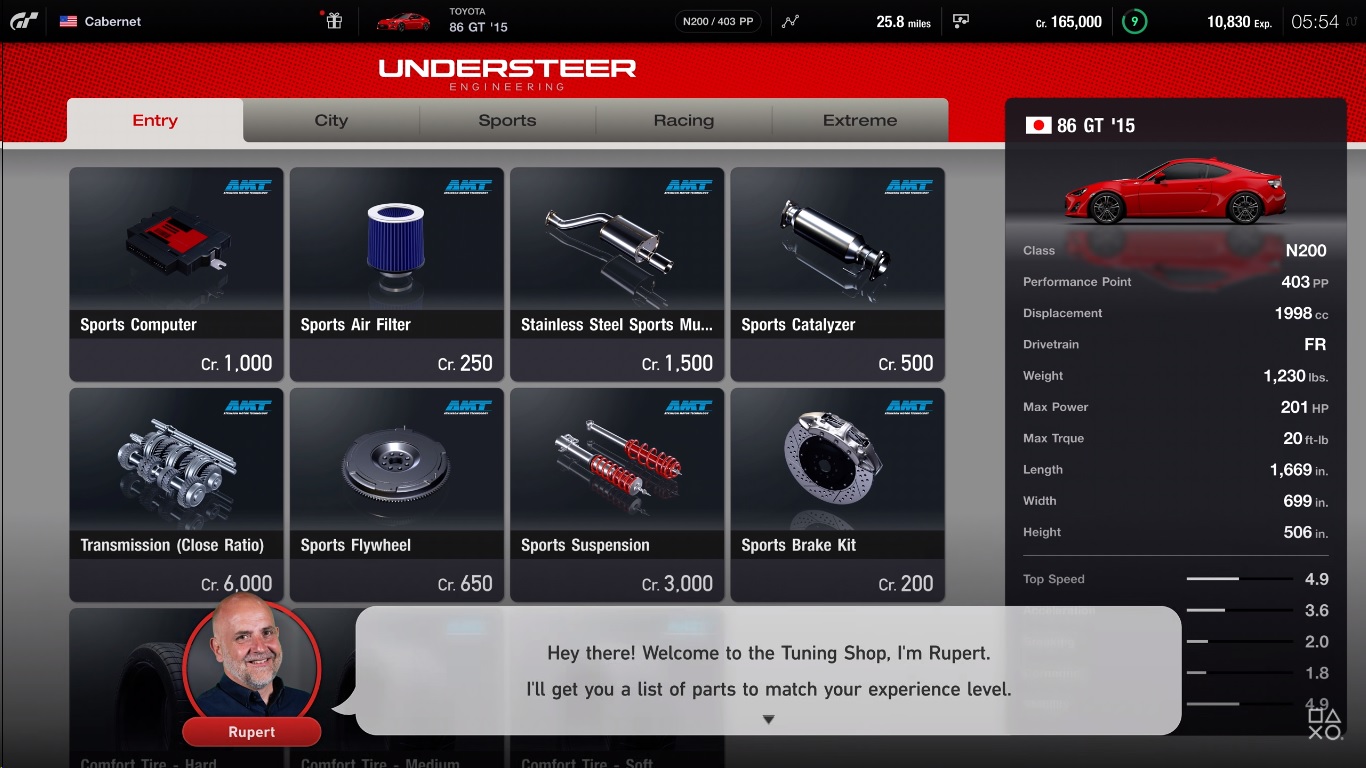Pick the Stainless Steel Sports Muffler
Image resolution: width=1366 pixels, height=768 pixels.
617,274
